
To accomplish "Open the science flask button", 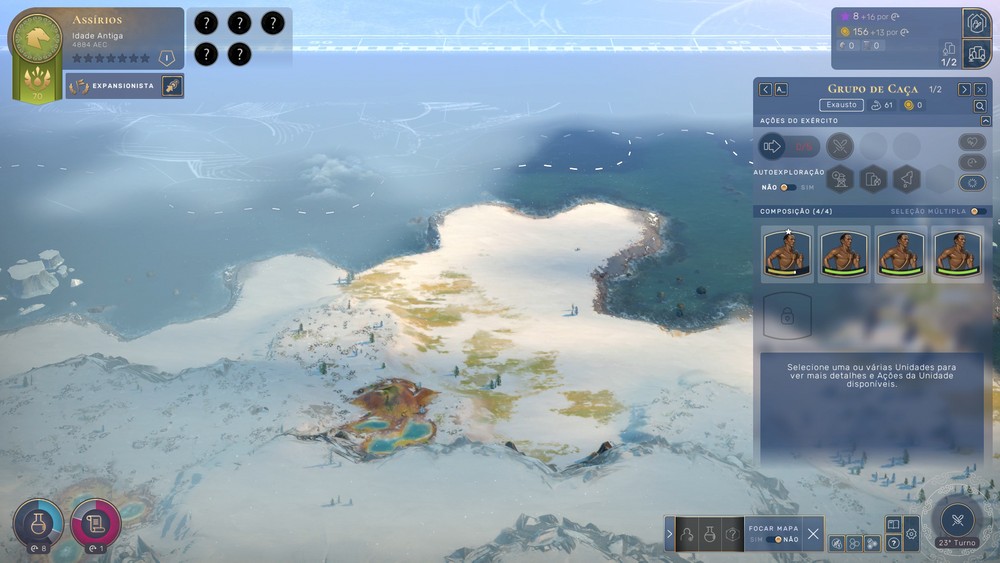I will 39,523.
